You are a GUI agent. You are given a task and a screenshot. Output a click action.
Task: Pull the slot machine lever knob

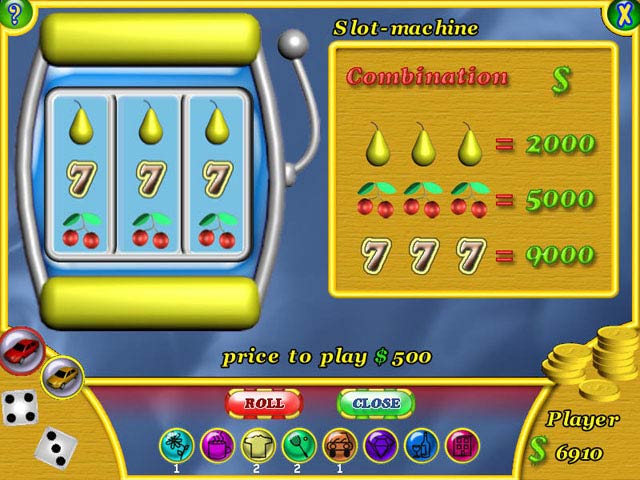click(294, 42)
